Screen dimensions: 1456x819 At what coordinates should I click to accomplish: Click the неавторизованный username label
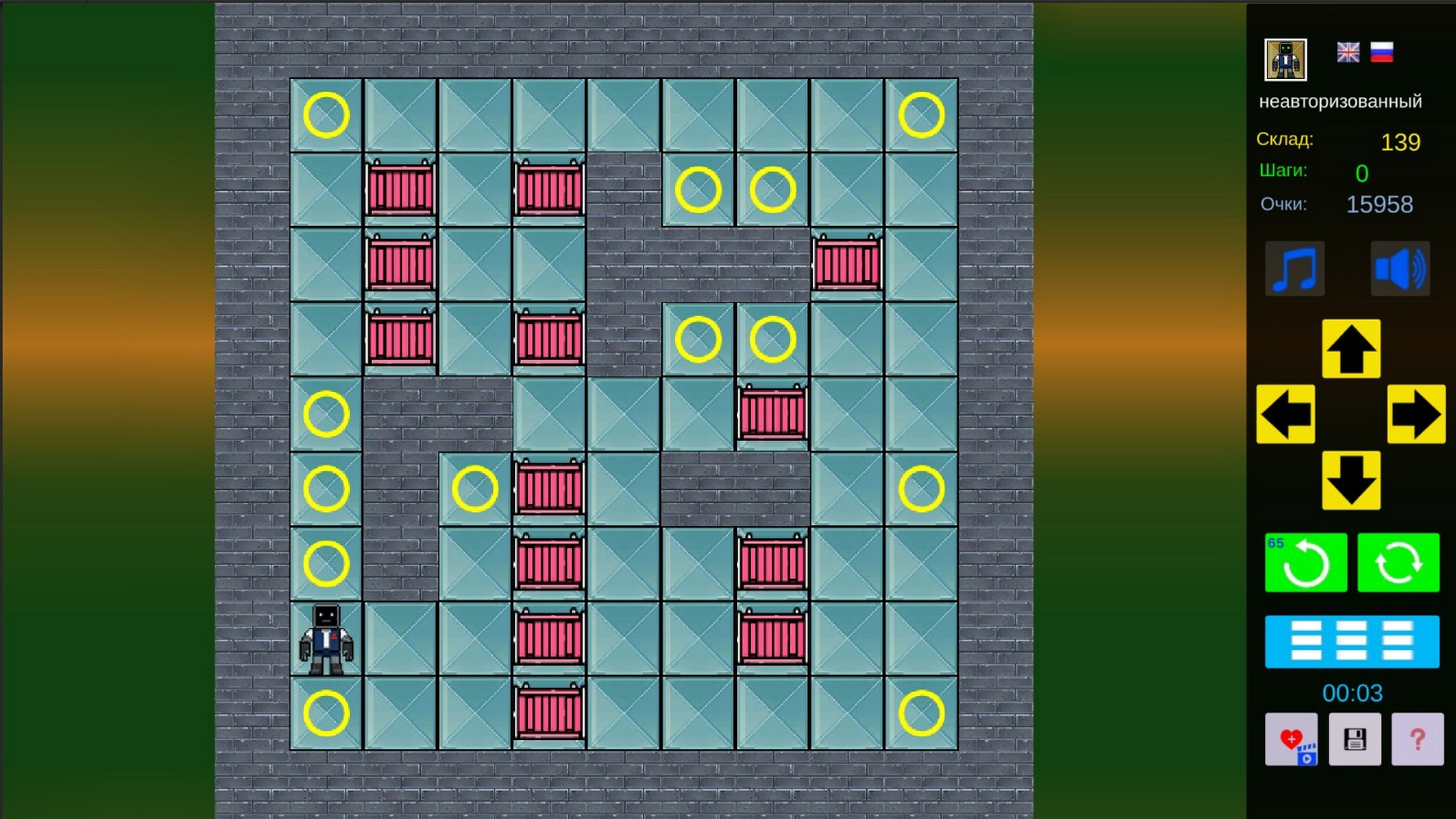pyautogui.click(x=1341, y=100)
